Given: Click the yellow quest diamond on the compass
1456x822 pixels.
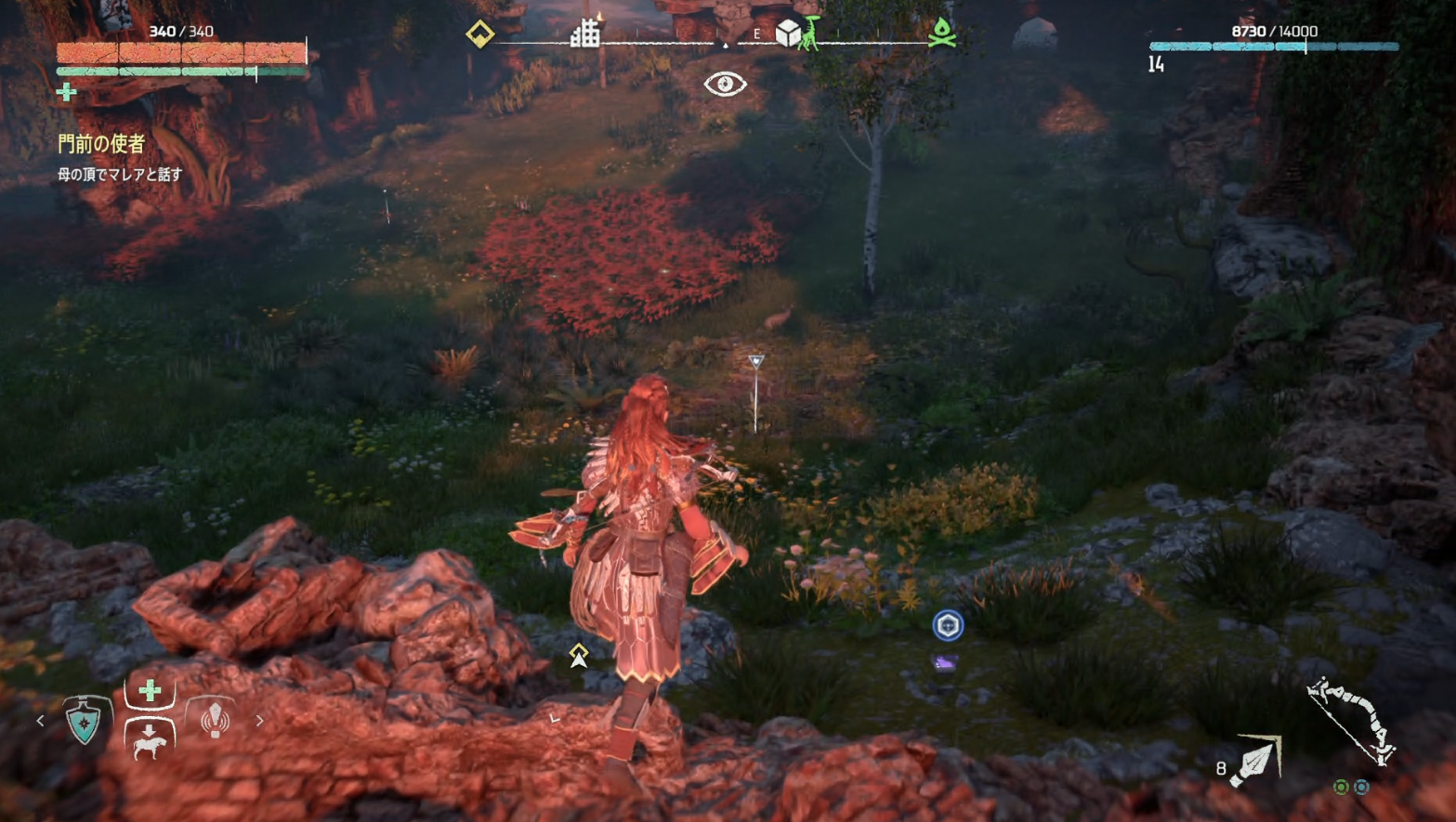Looking at the screenshot, I should coord(479,35).
